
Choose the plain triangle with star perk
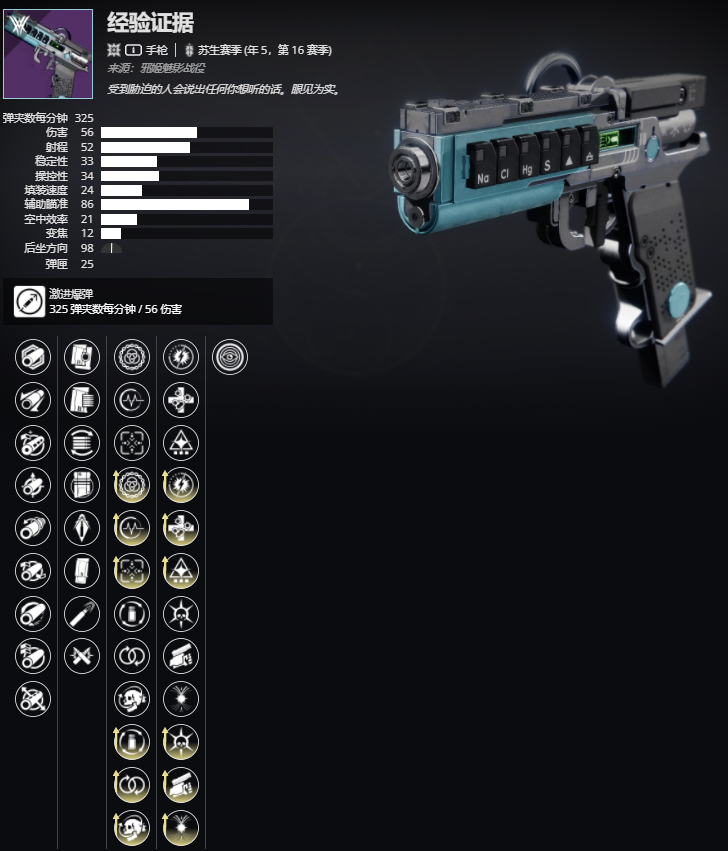[x=181, y=443]
